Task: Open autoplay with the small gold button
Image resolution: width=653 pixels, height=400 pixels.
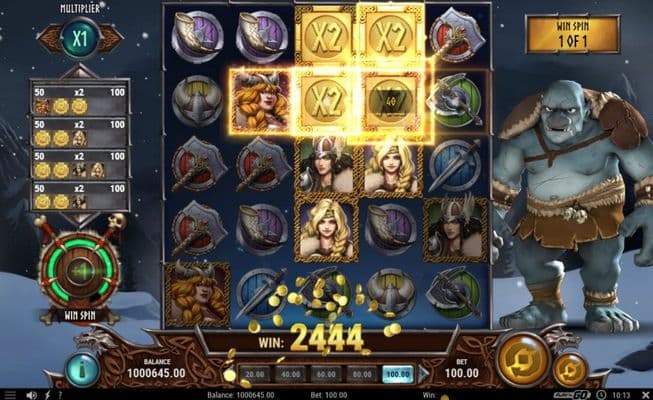Action: coord(570,368)
